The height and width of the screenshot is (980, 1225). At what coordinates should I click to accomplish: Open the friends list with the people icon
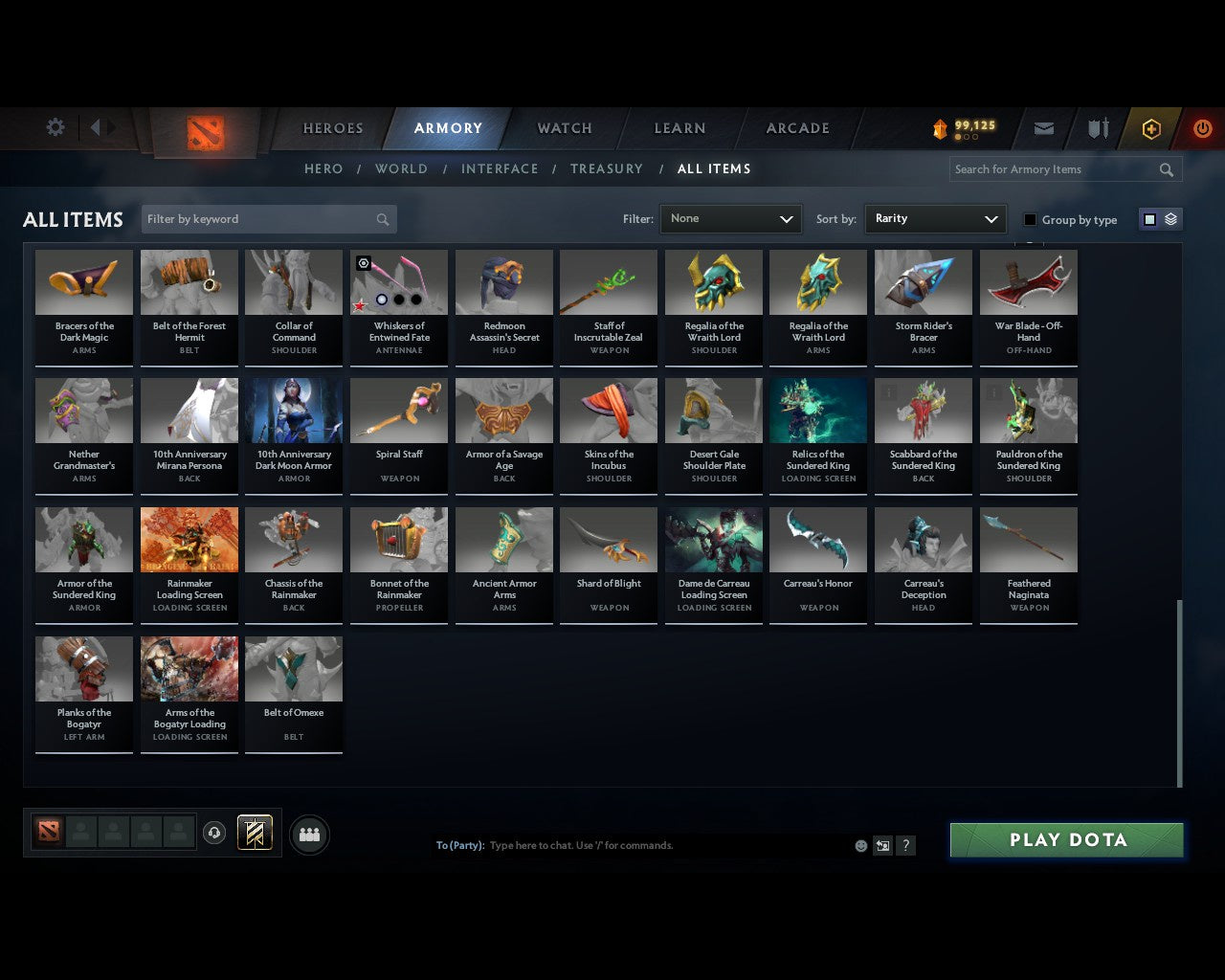click(x=309, y=835)
